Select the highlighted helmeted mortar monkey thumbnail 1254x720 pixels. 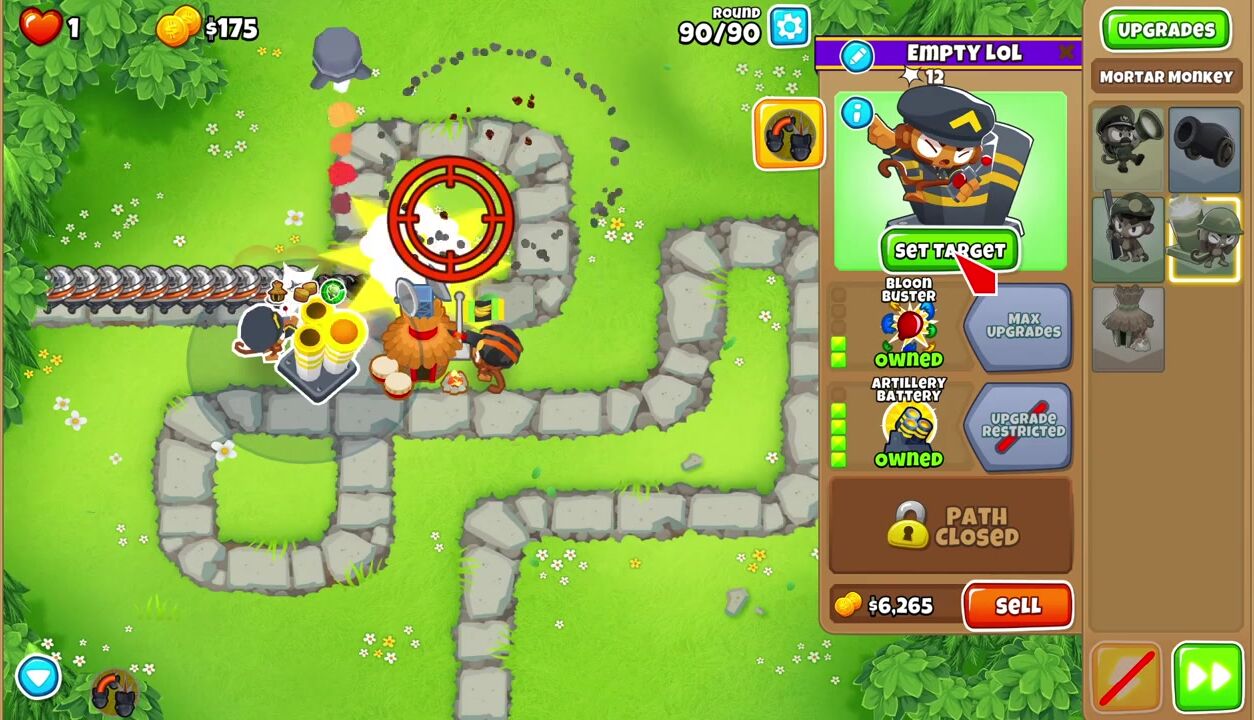pos(1204,240)
